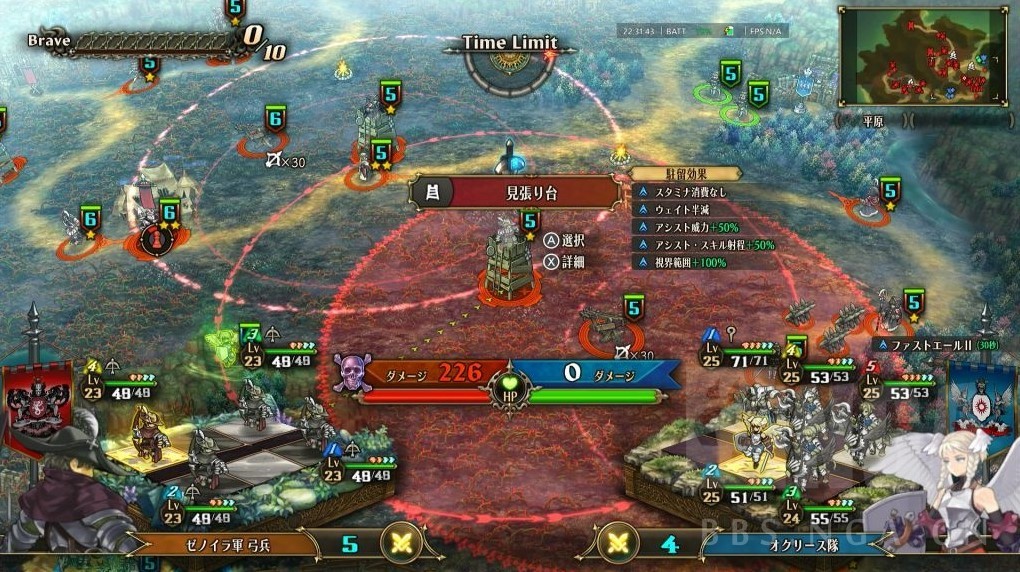Open the minimap in the corner

923,57
